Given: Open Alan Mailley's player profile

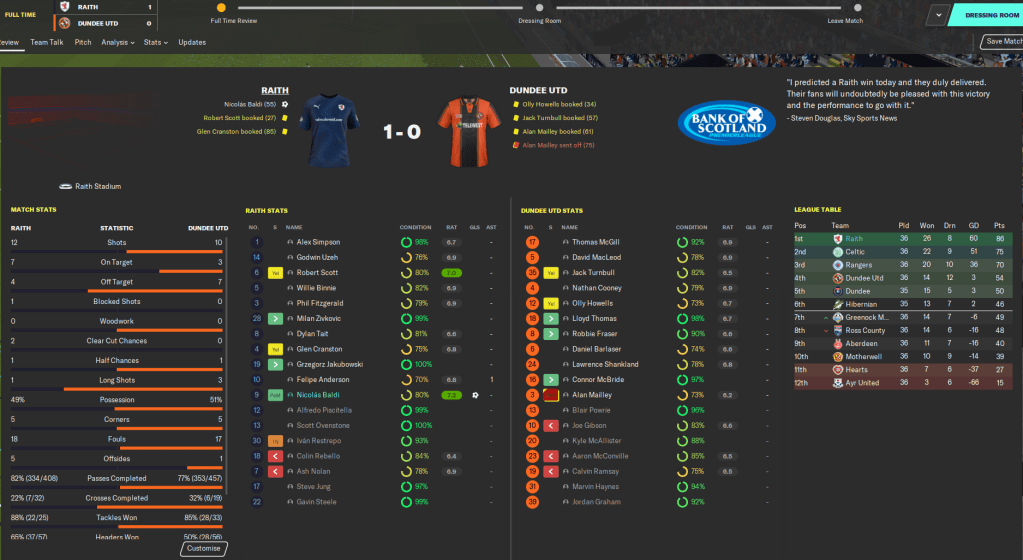Looking at the screenshot, I should (593, 395).
